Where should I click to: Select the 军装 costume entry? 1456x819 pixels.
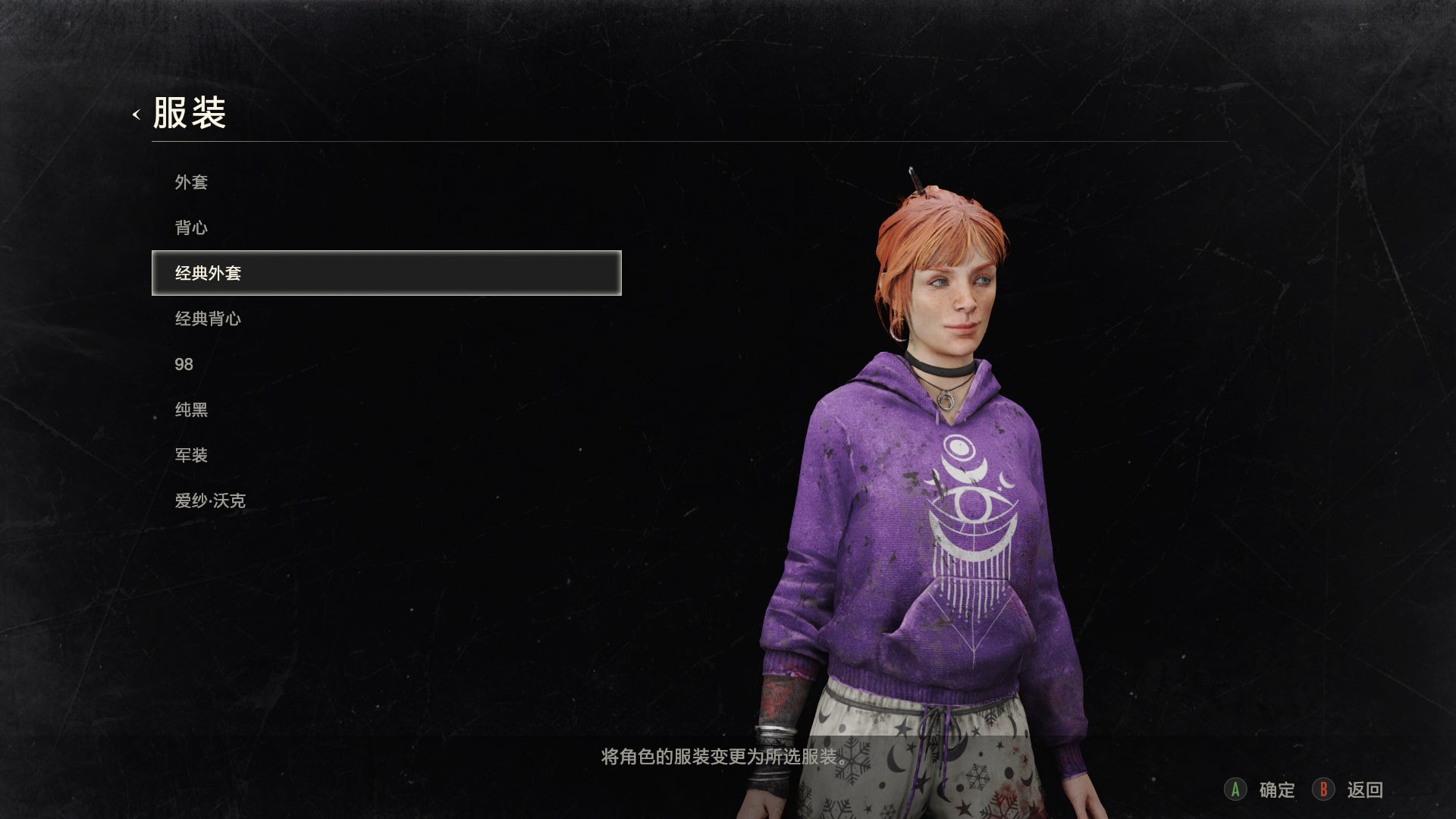(191, 455)
